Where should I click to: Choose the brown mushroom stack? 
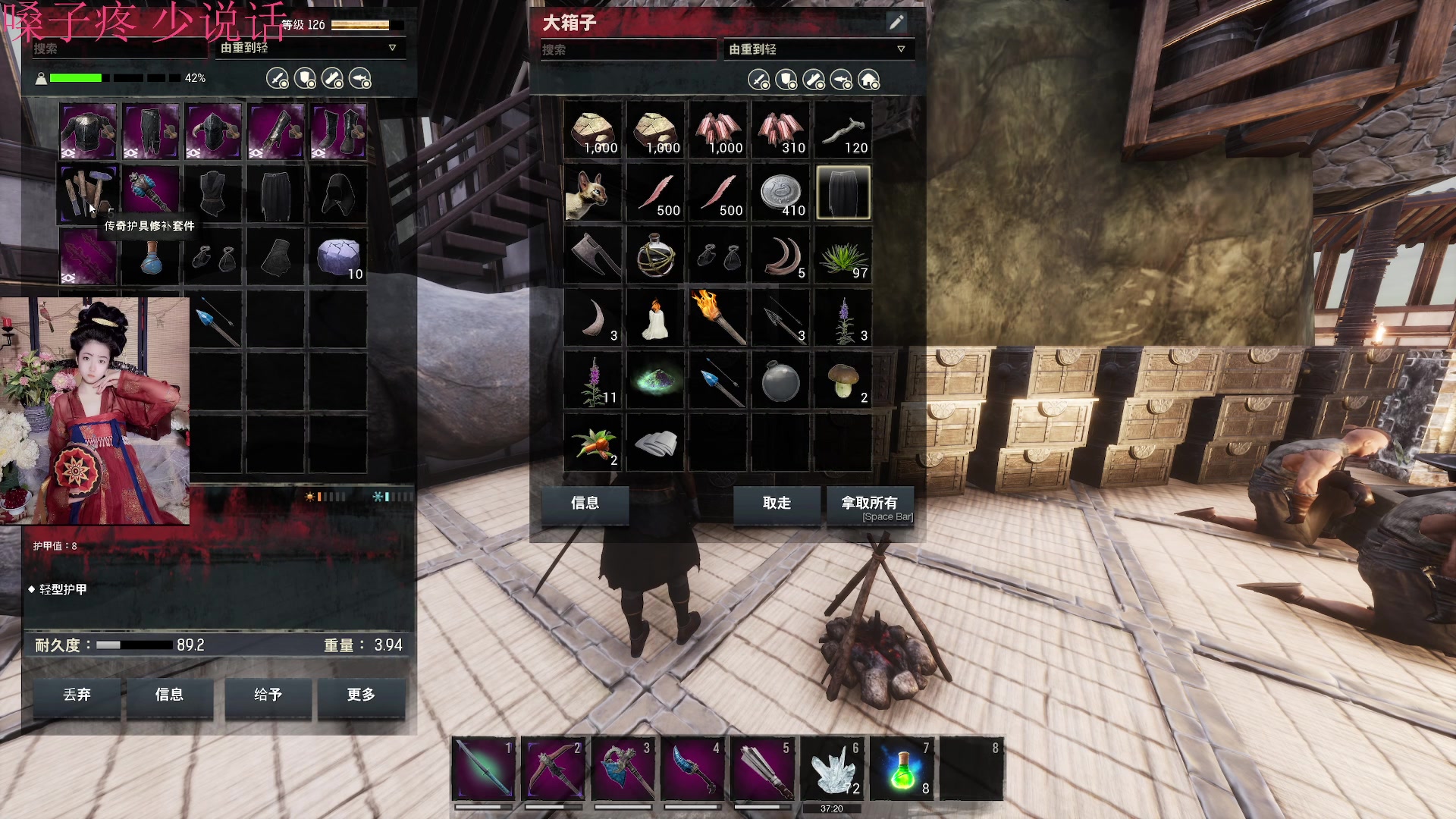[843, 381]
